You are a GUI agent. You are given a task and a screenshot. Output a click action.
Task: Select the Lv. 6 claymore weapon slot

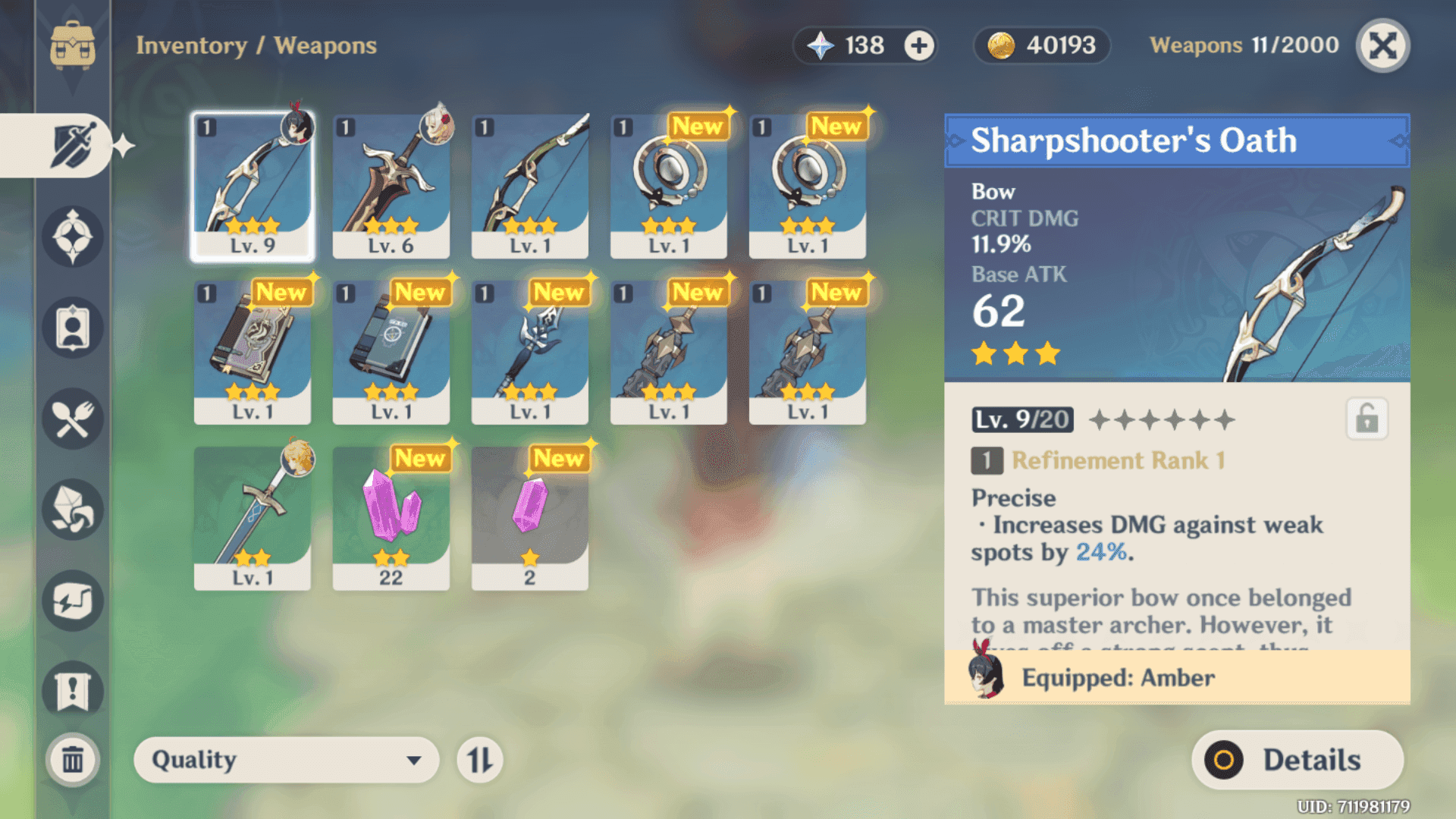[391, 186]
